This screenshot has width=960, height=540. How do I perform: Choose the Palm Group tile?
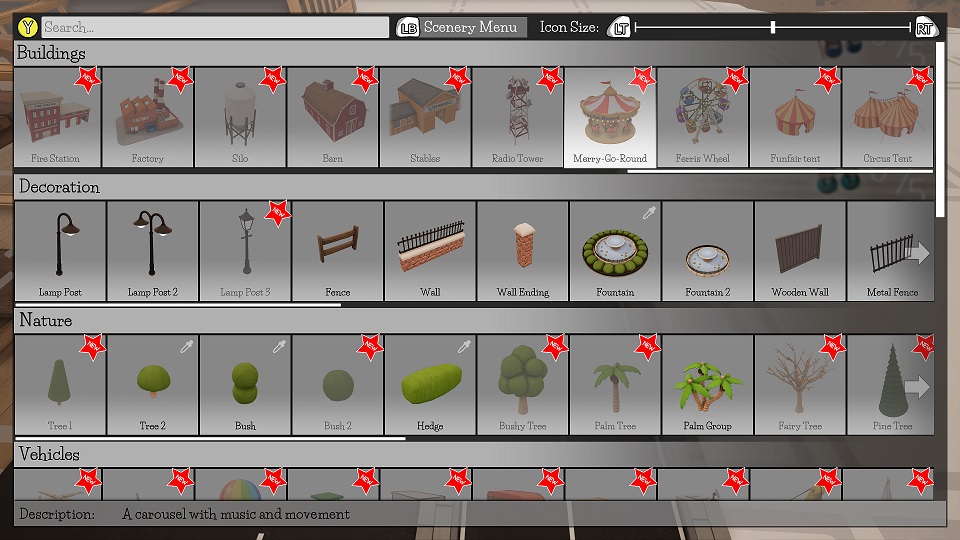point(707,385)
